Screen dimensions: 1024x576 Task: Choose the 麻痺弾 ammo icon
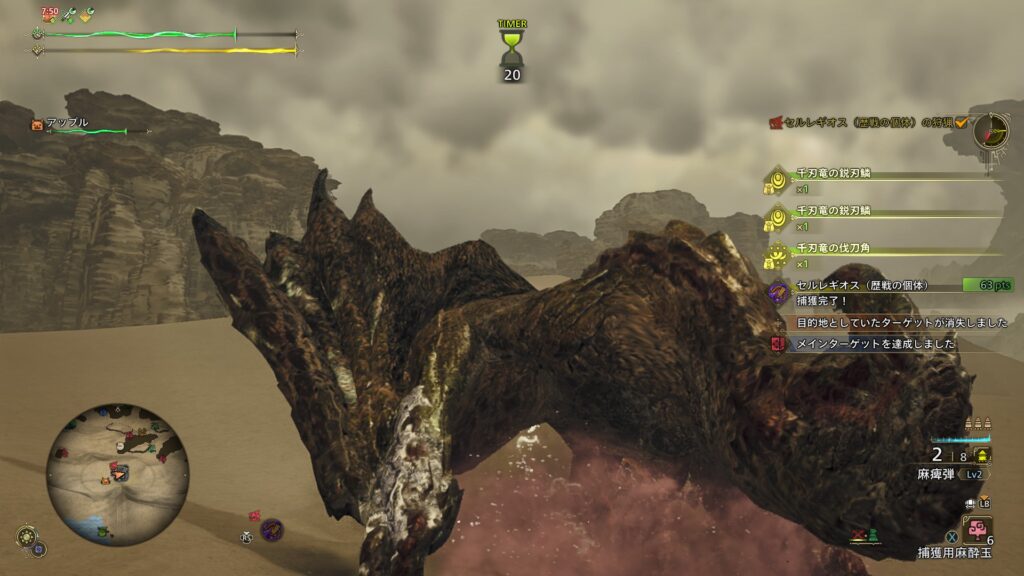click(982, 456)
